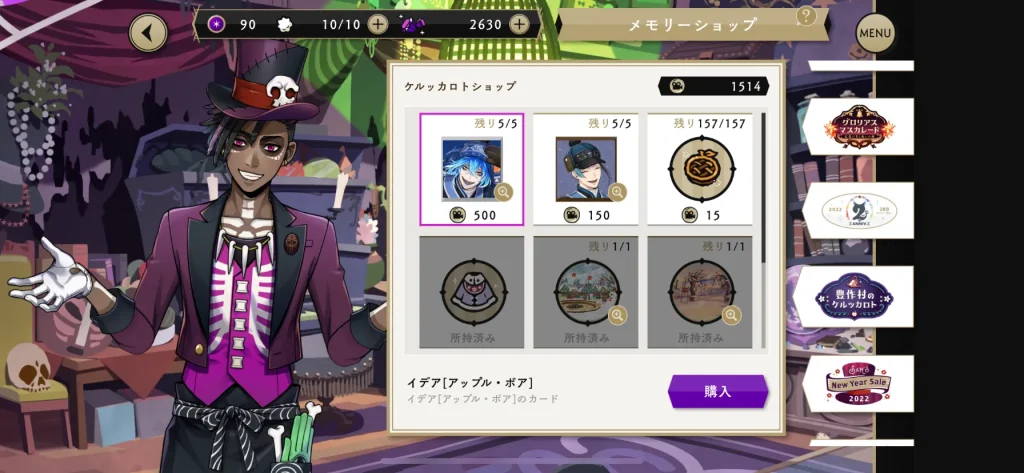Magnify the blue-haired card preview
The height and width of the screenshot is (473, 1024).
[504, 192]
